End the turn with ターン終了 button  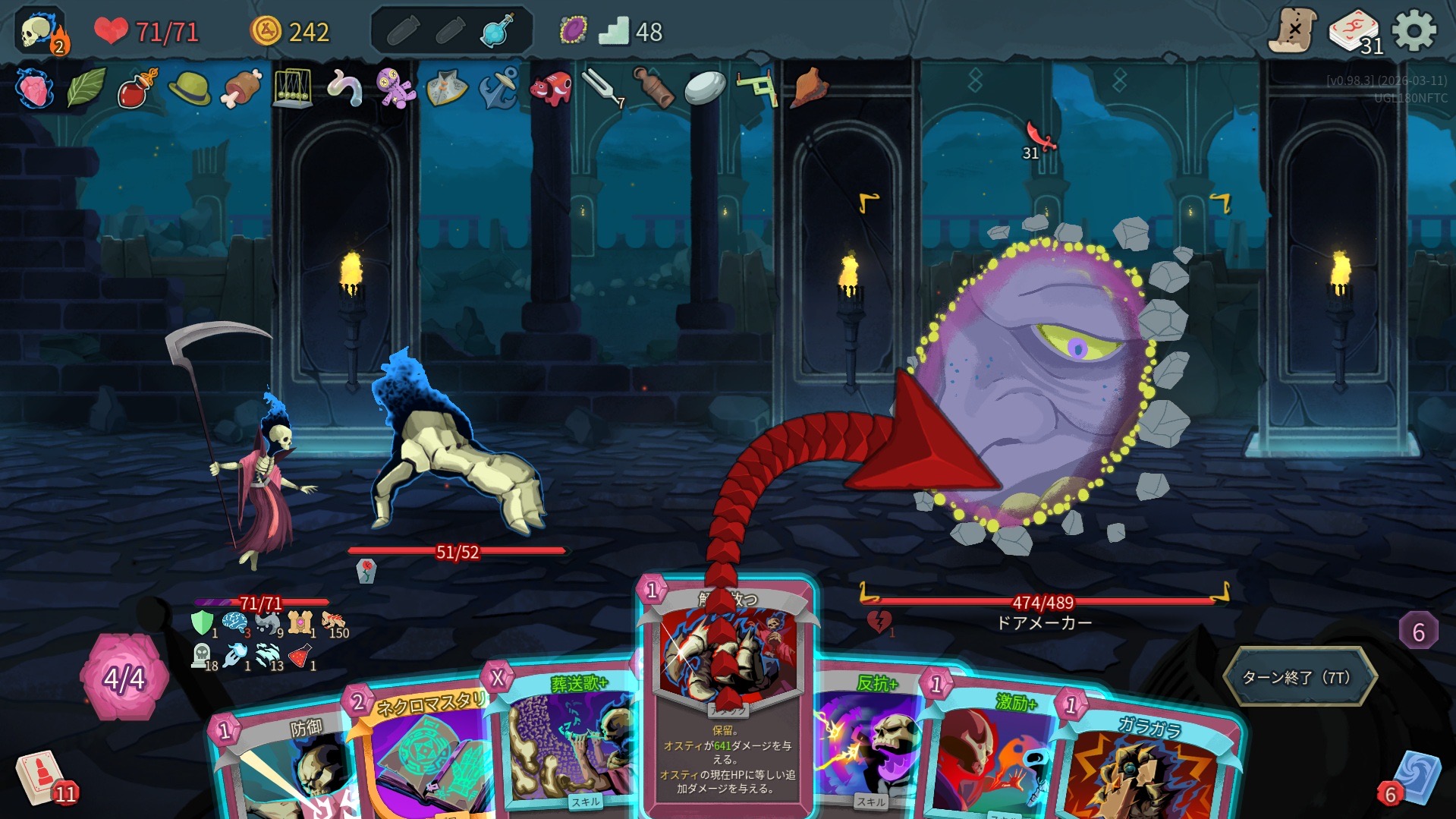[1299, 676]
